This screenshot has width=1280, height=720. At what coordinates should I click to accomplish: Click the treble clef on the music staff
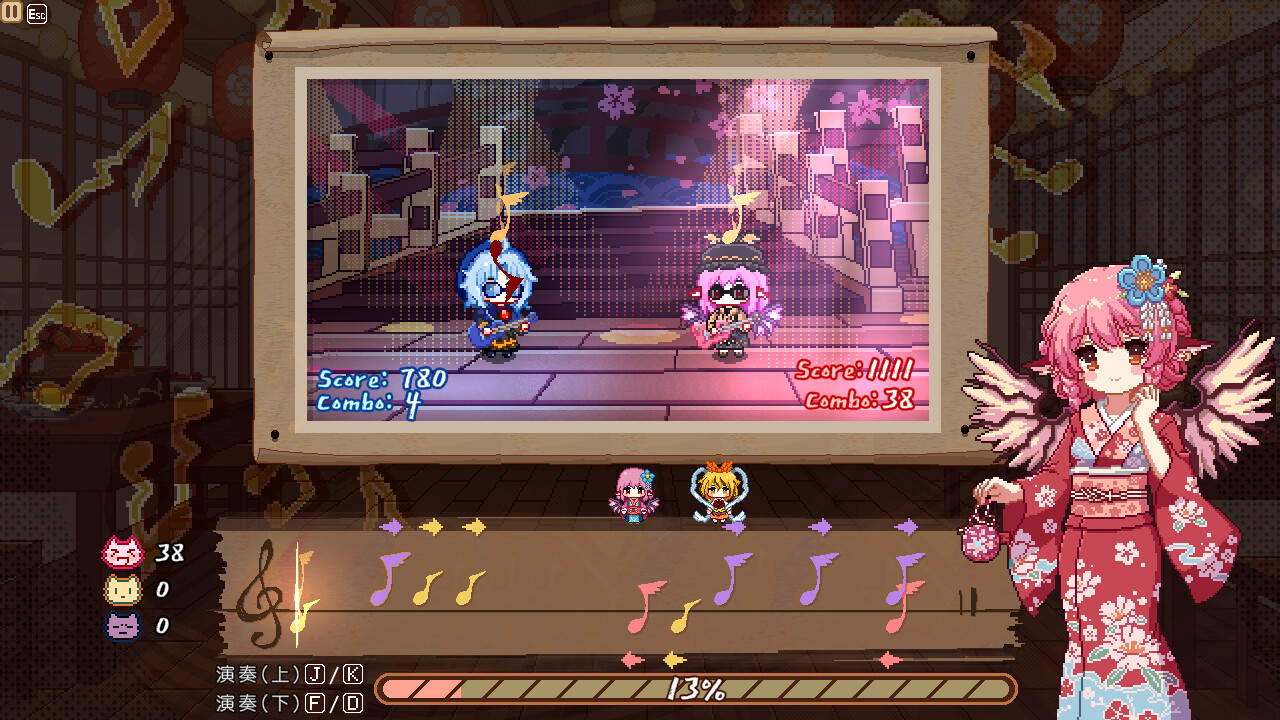(x=263, y=592)
